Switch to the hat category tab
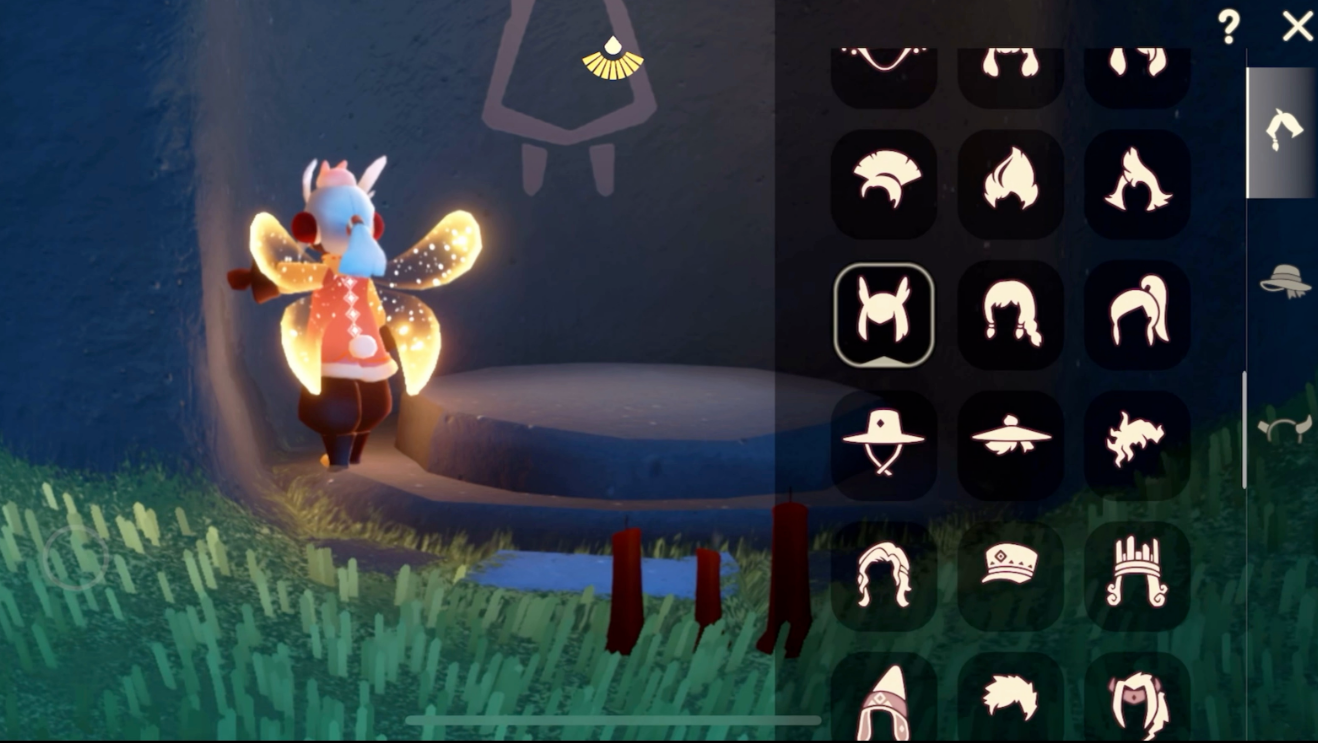 [1284, 281]
